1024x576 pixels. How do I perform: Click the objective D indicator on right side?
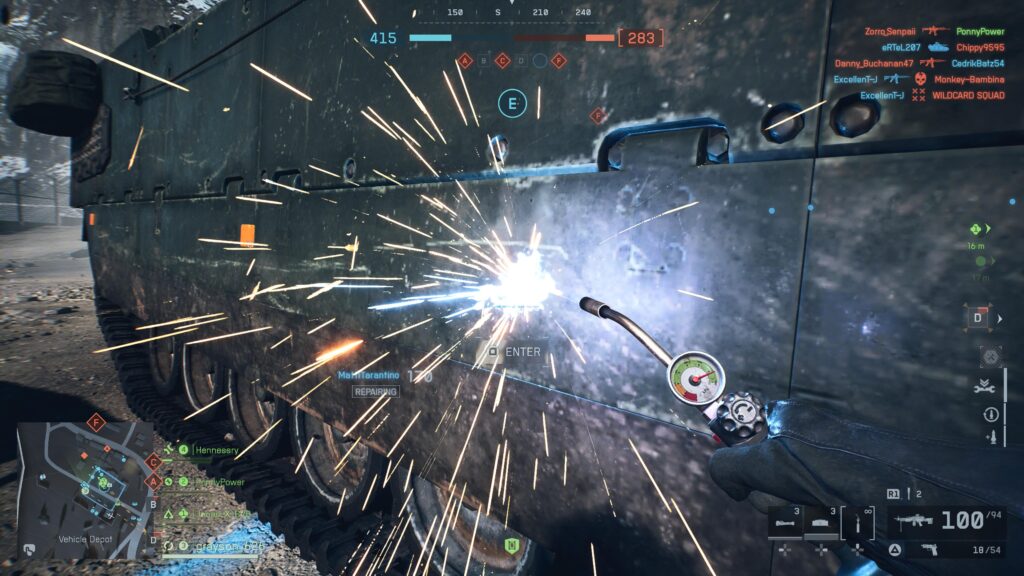[x=979, y=318]
